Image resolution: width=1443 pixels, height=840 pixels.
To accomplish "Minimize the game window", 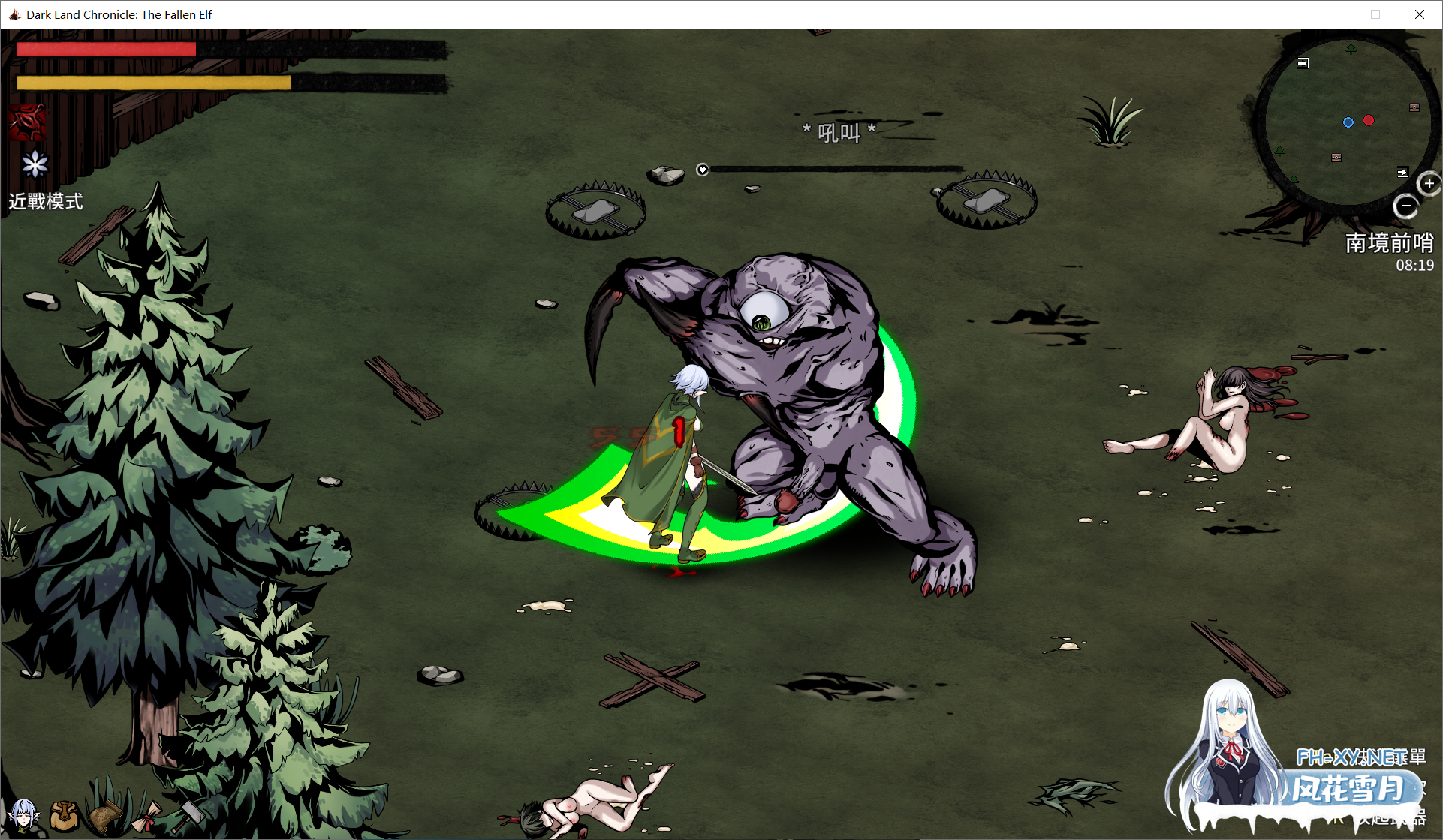I will point(1332,14).
